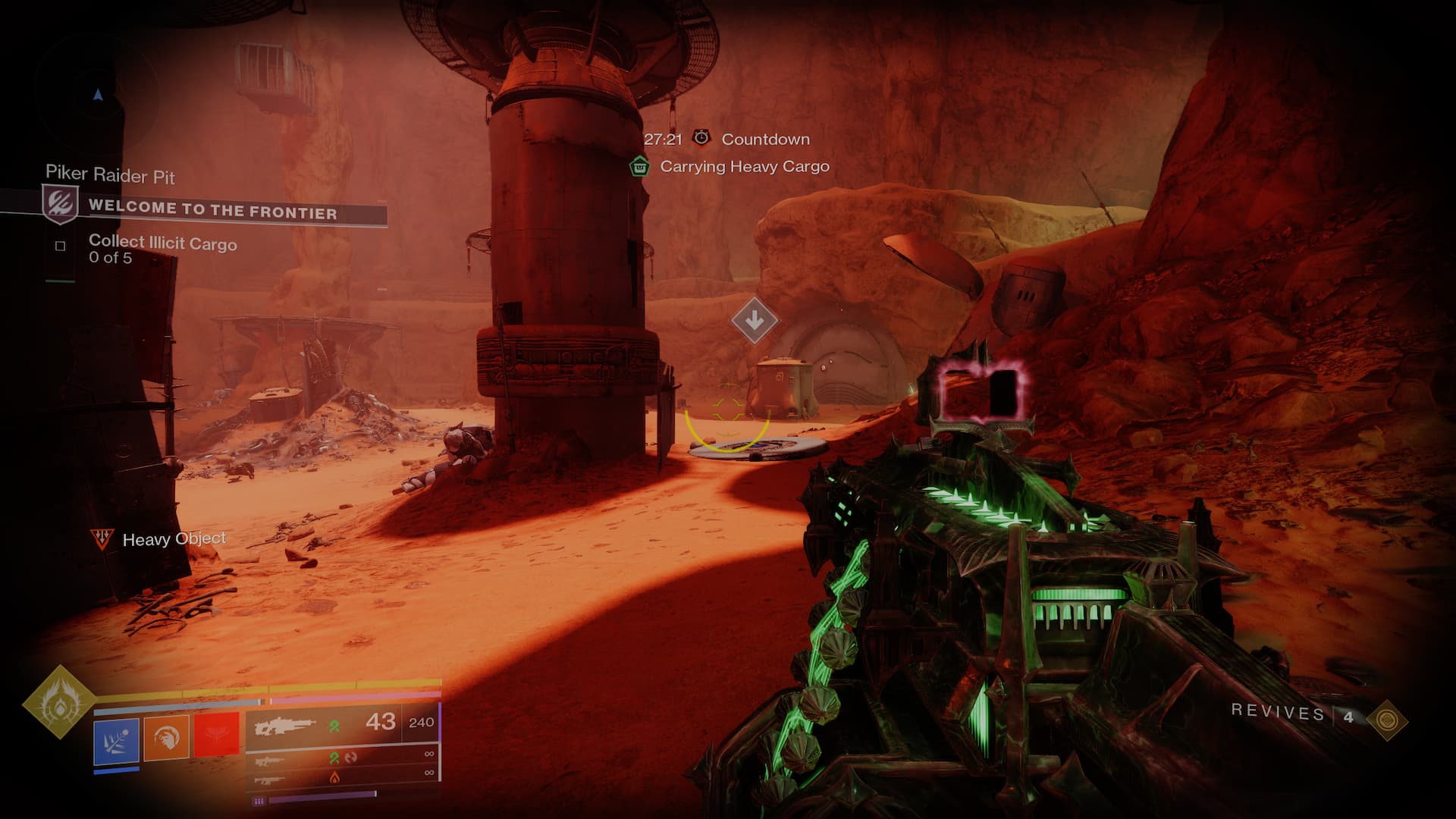Switch to the Solar weapon in bottom slot
The width and height of the screenshot is (1456, 819).
pyautogui.click(x=343, y=776)
